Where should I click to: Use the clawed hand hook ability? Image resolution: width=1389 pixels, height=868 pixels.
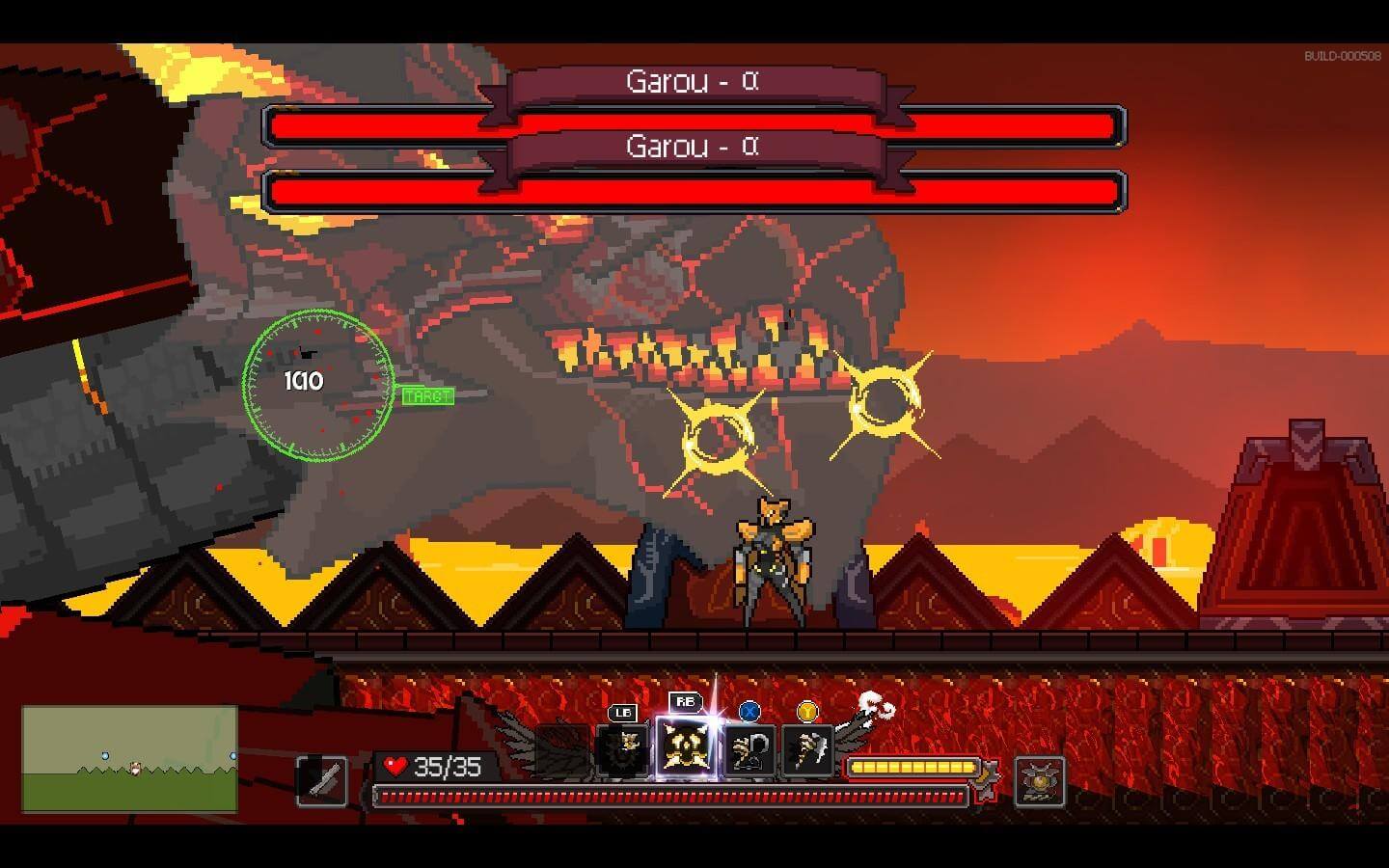(x=749, y=750)
